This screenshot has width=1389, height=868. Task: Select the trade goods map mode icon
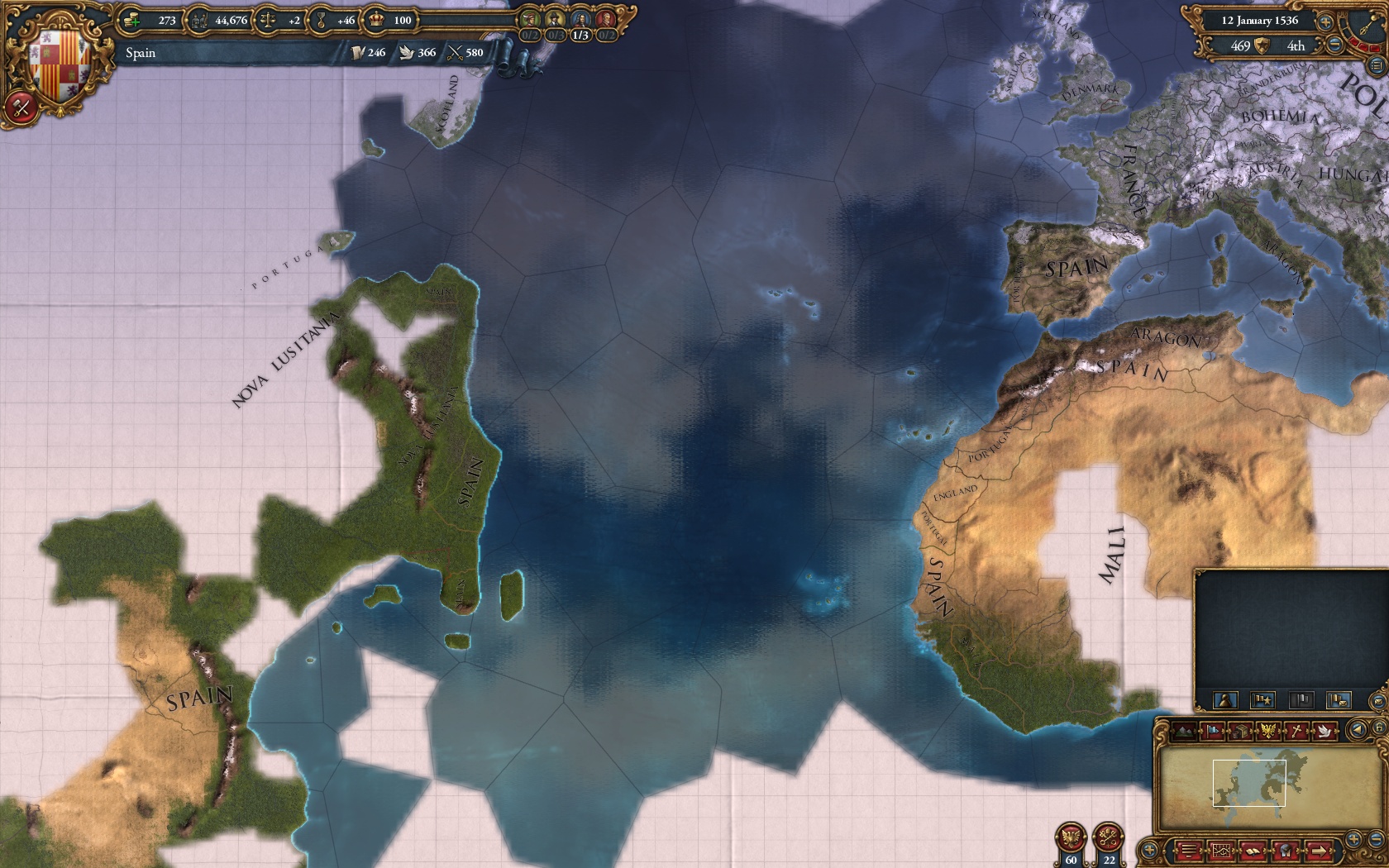pos(1240,731)
